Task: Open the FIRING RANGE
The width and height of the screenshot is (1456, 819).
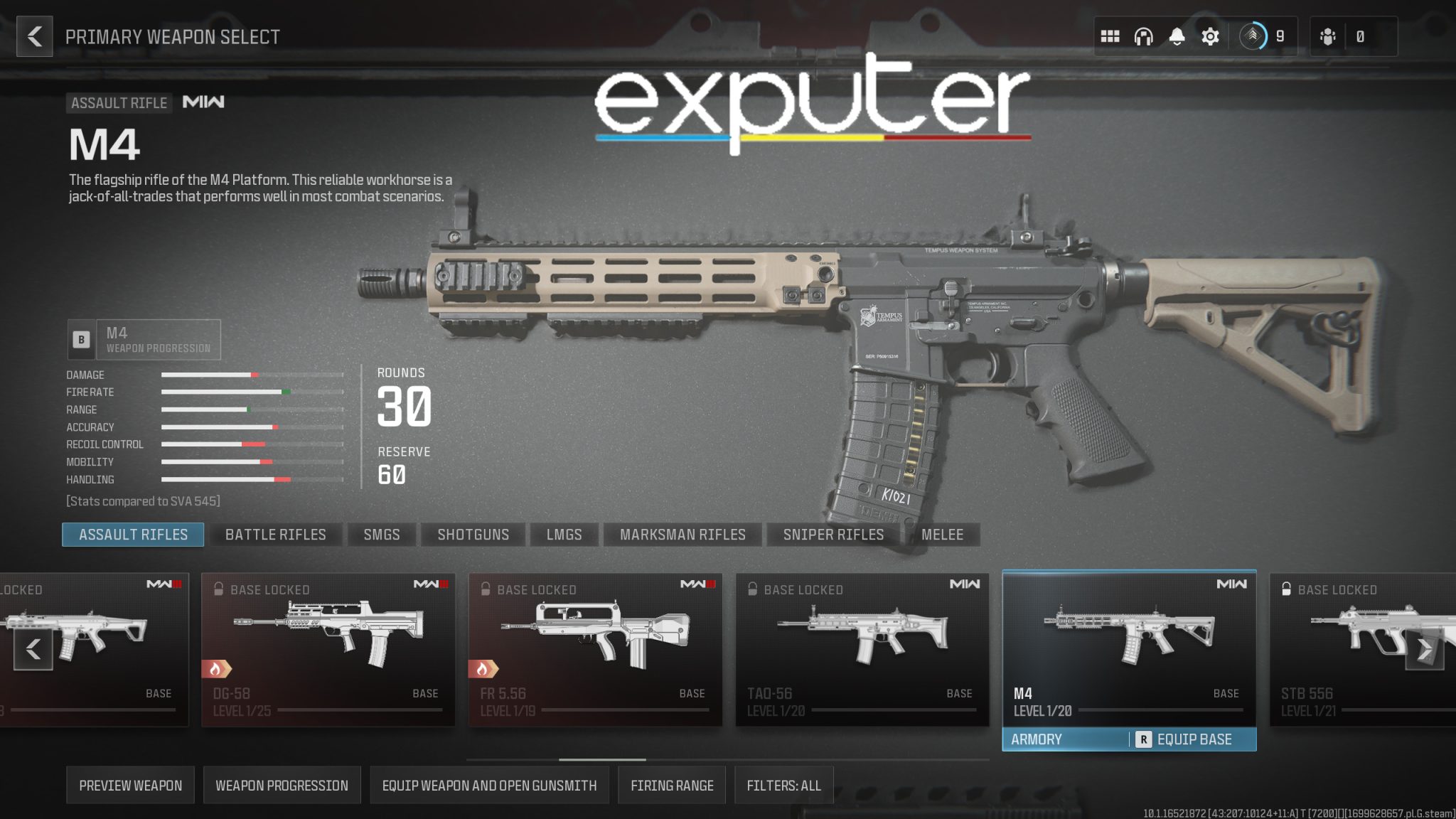Action: pyautogui.click(x=671, y=785)
